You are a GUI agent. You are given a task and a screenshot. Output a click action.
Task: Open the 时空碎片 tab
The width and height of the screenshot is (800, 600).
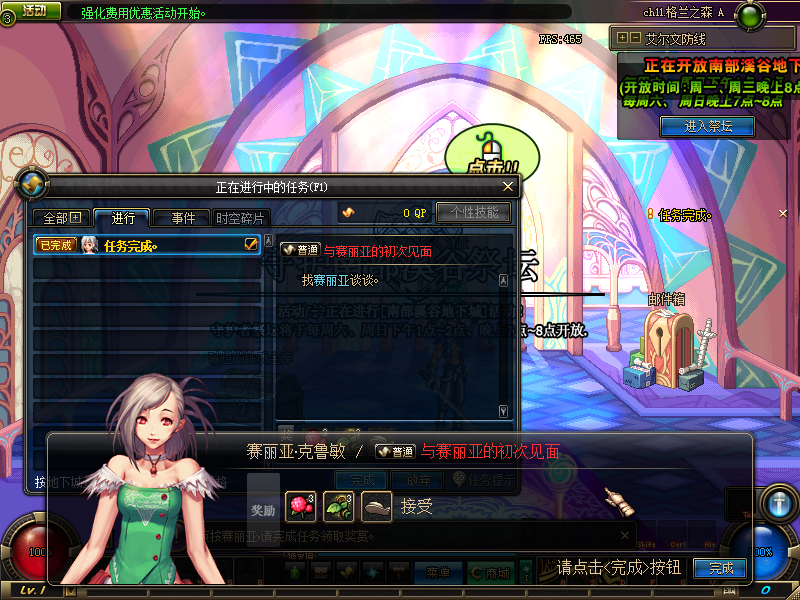click(x=240, y=218)
